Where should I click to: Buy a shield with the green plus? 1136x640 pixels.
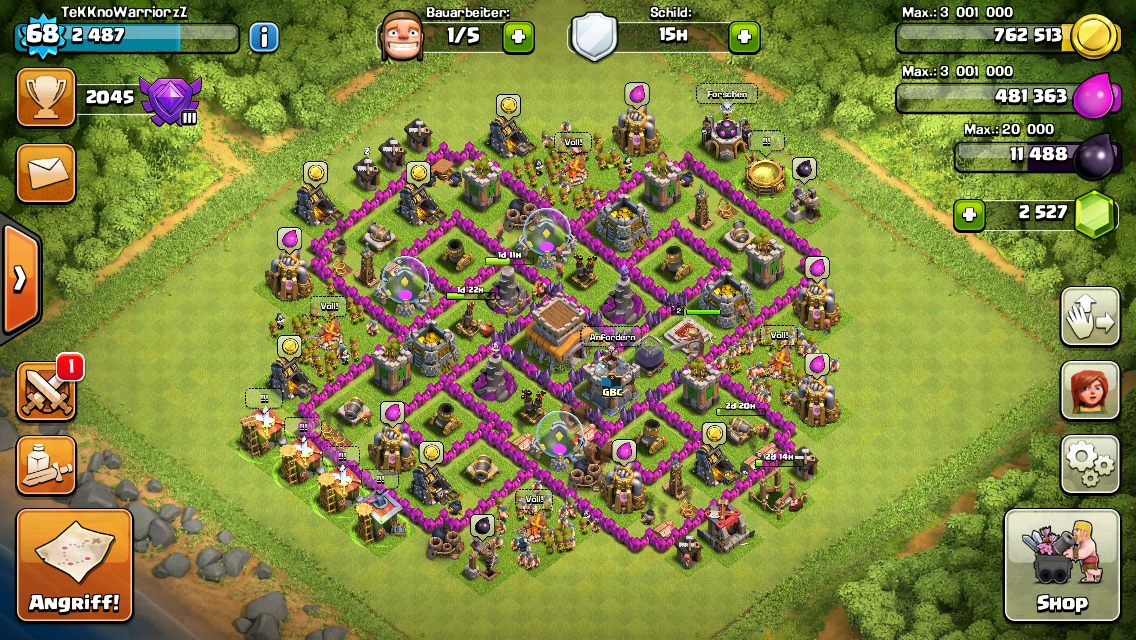pos(743,38)
